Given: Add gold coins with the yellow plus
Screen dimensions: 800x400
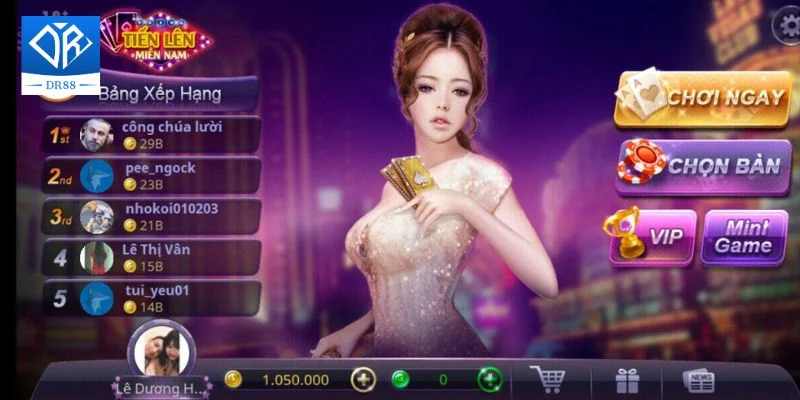Looking at the screenshot, I should tap(364, 380).
